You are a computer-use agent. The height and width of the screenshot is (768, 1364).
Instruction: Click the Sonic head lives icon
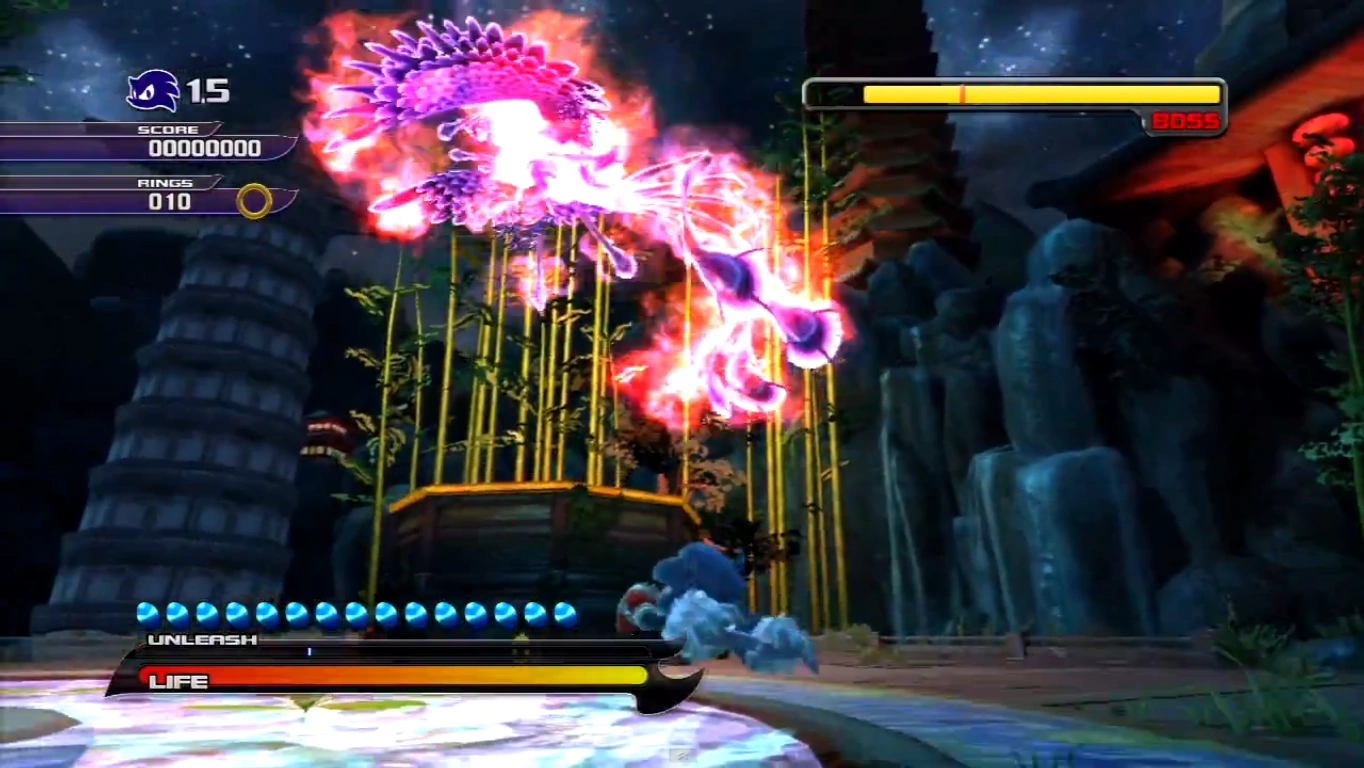[x=153, y=91]
